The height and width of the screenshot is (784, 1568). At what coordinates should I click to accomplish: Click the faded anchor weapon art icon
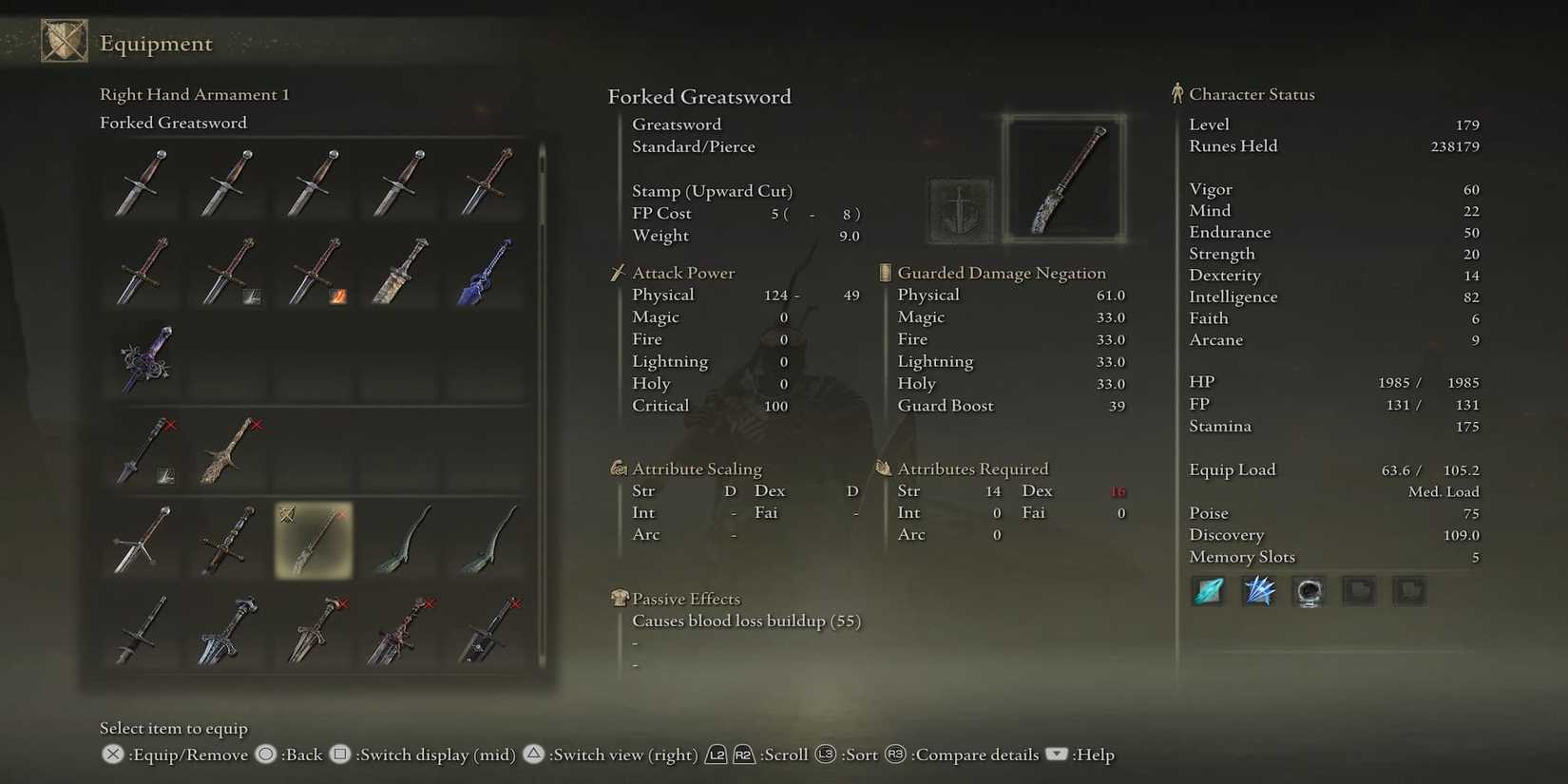(x=959, y=207)
